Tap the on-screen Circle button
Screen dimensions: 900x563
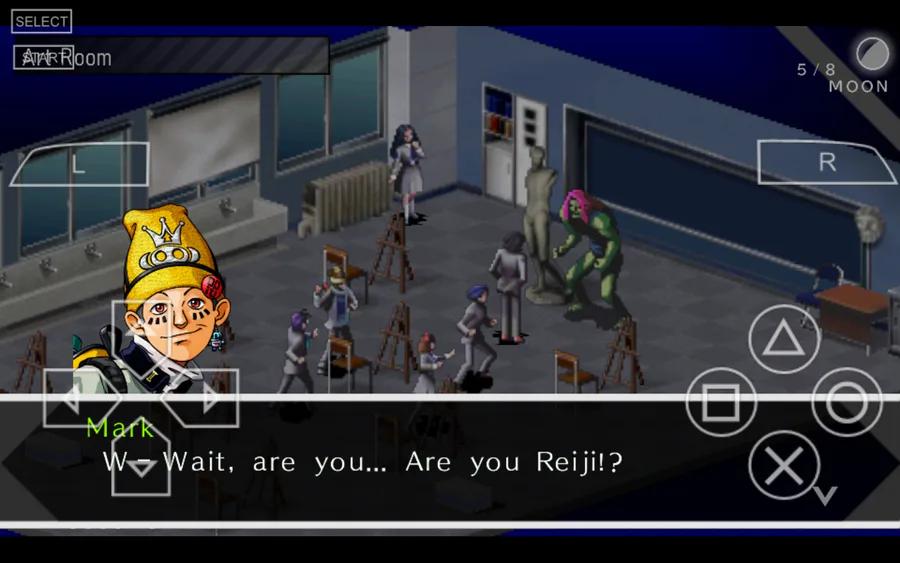point(846,402)
